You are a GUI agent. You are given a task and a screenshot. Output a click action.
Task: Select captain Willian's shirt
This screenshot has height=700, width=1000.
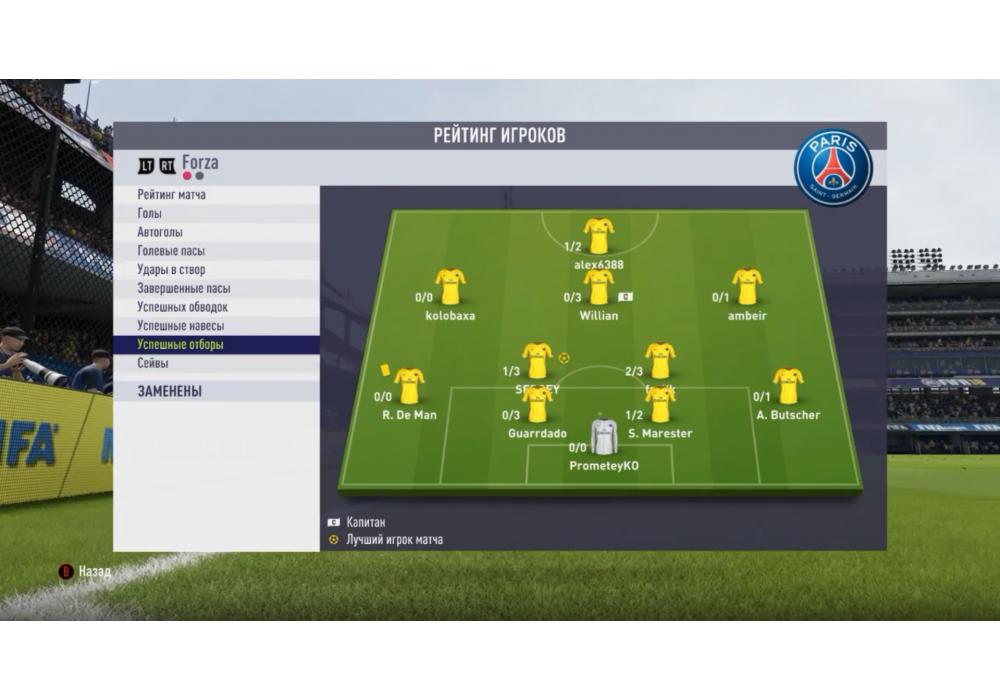tap(599, 288)
